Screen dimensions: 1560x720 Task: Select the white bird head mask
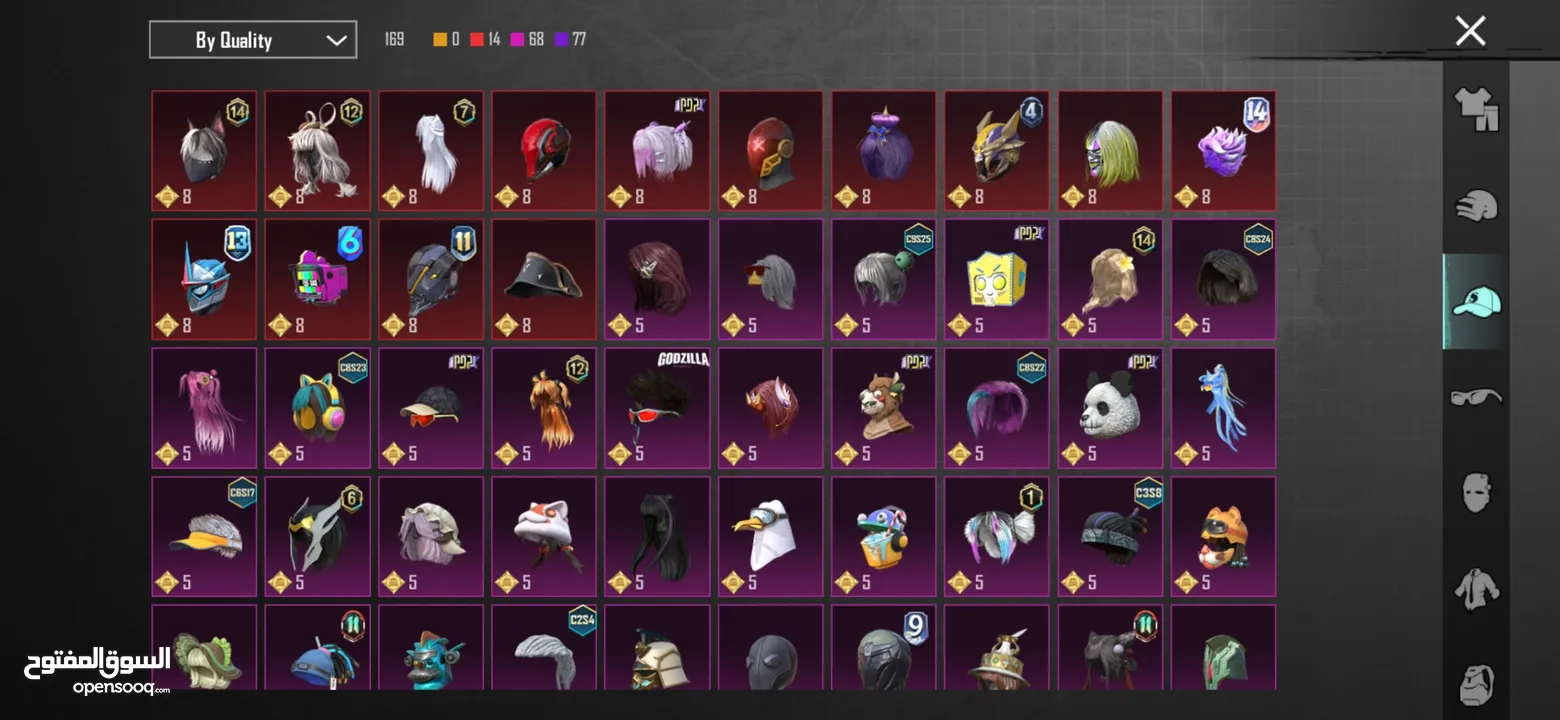[x=770, y=535]
